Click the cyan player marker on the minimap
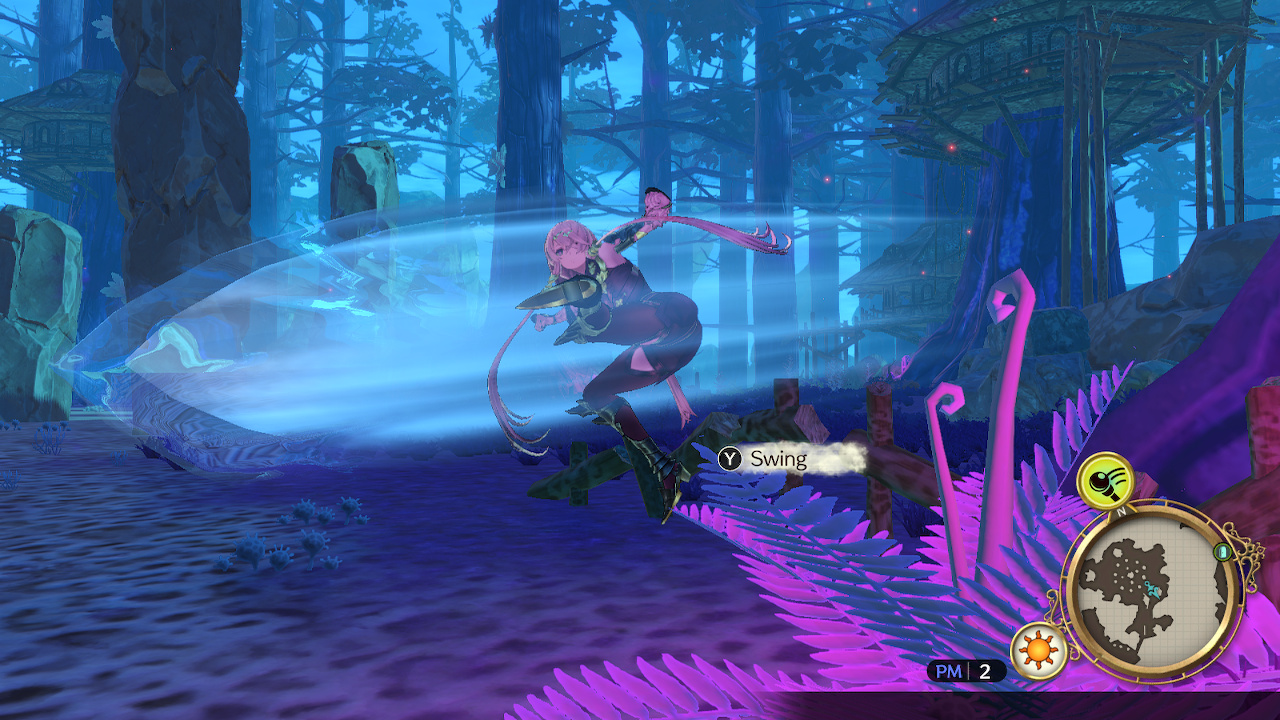The width and height of the screenshot is (1280, 720). 1152,589
